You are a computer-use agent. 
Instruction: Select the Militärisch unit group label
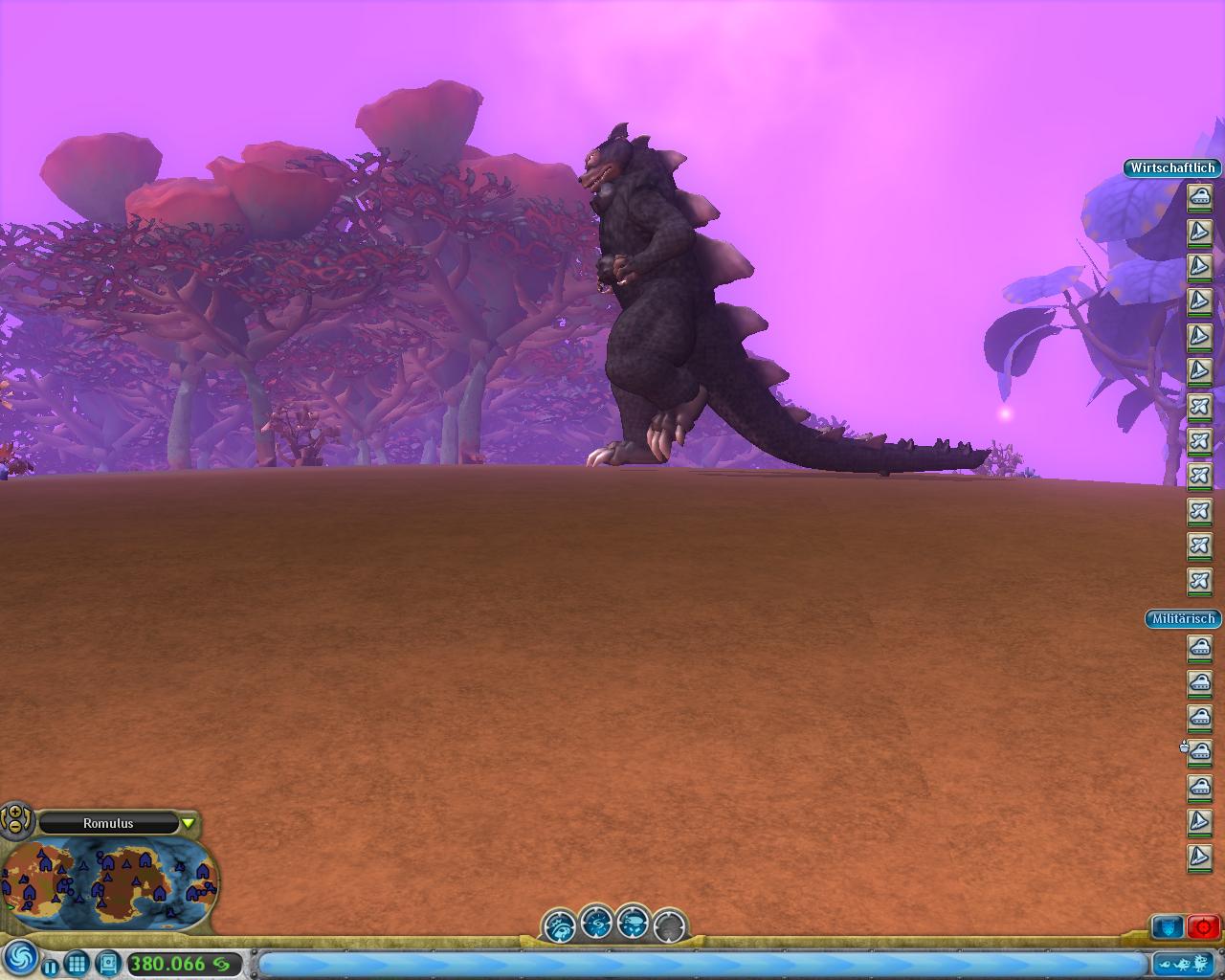(1183, 619)
